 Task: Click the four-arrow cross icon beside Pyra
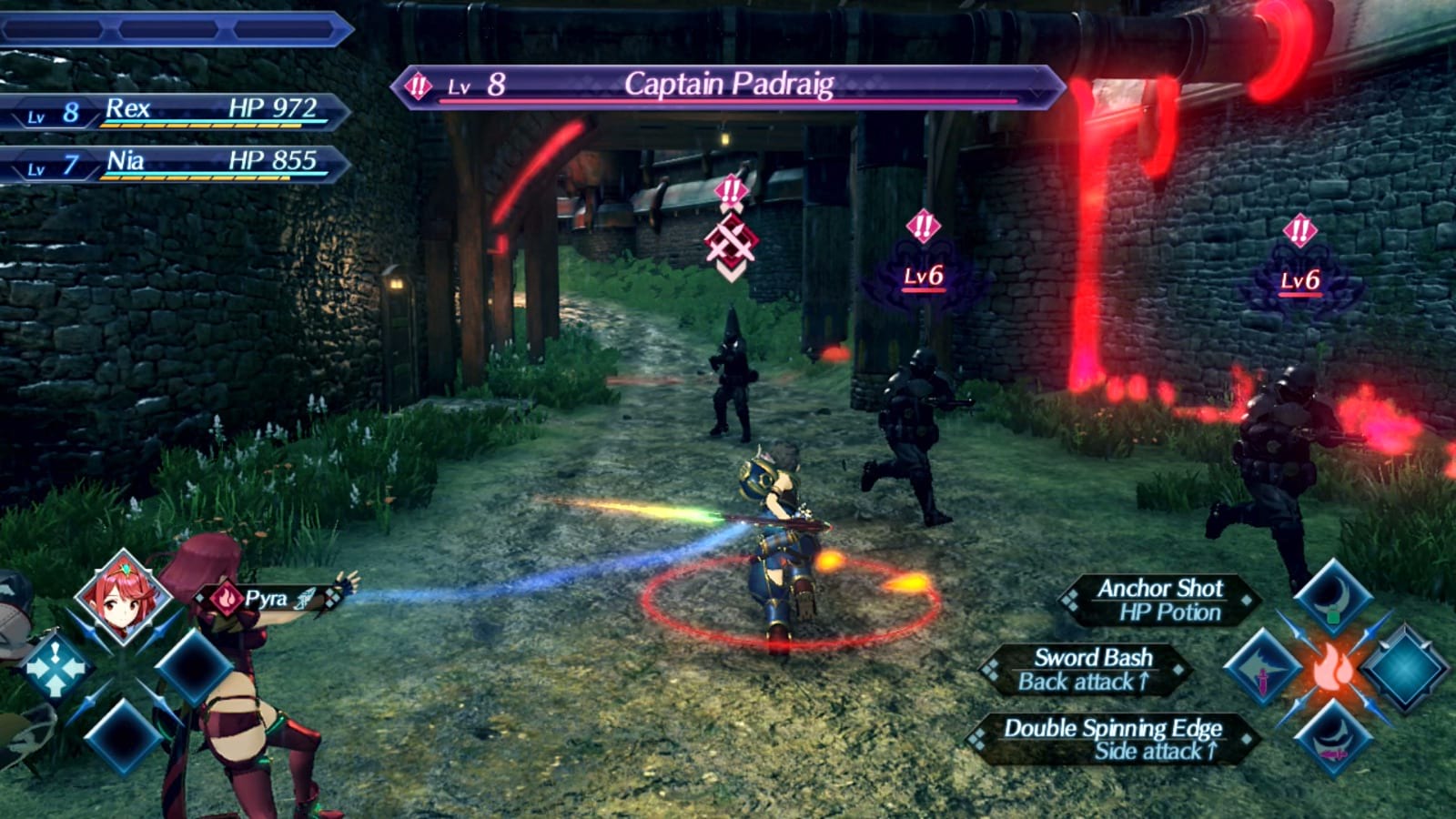click(x=55, y=668)
